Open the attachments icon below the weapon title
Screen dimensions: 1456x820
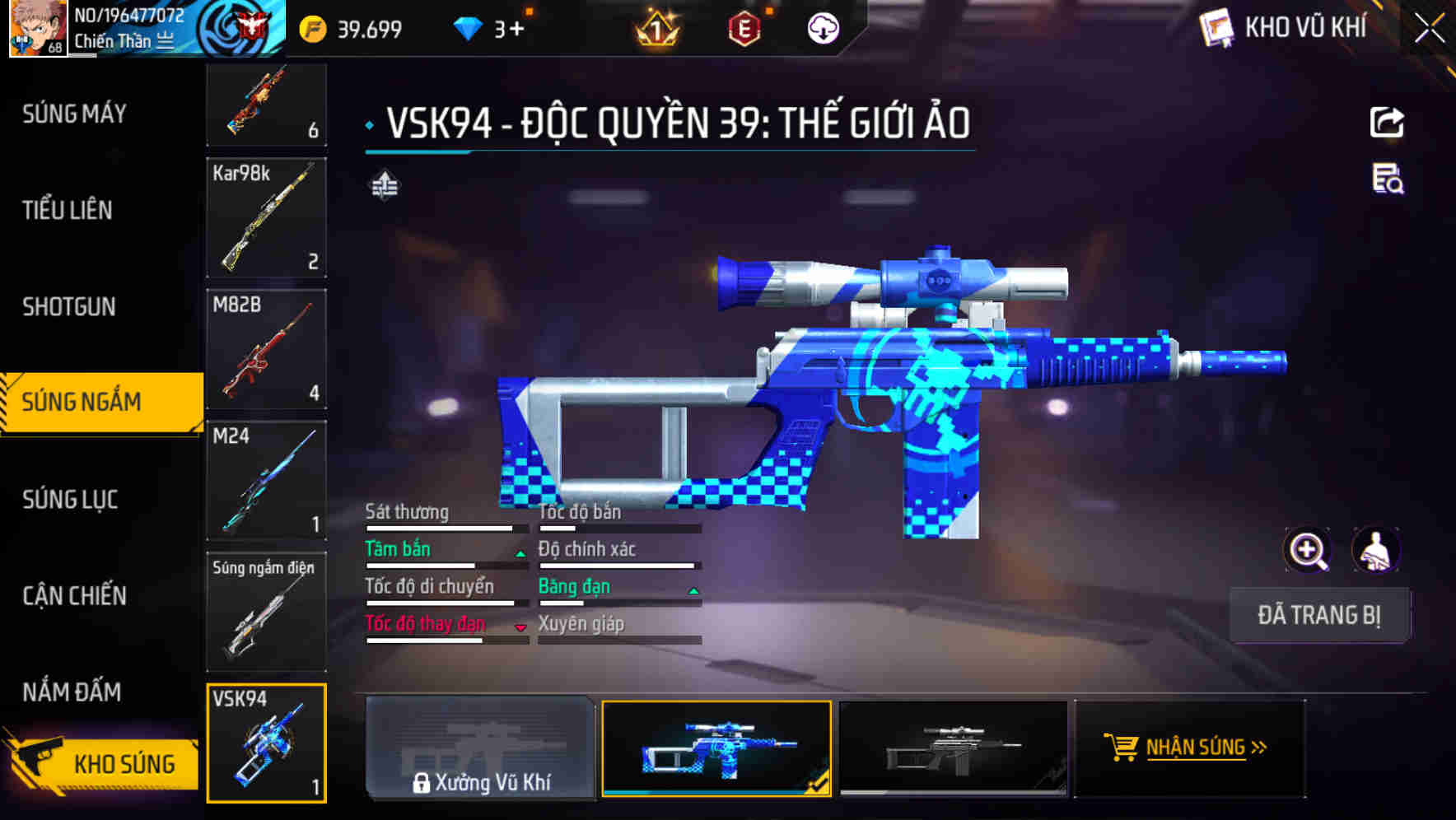click(385, 184)
